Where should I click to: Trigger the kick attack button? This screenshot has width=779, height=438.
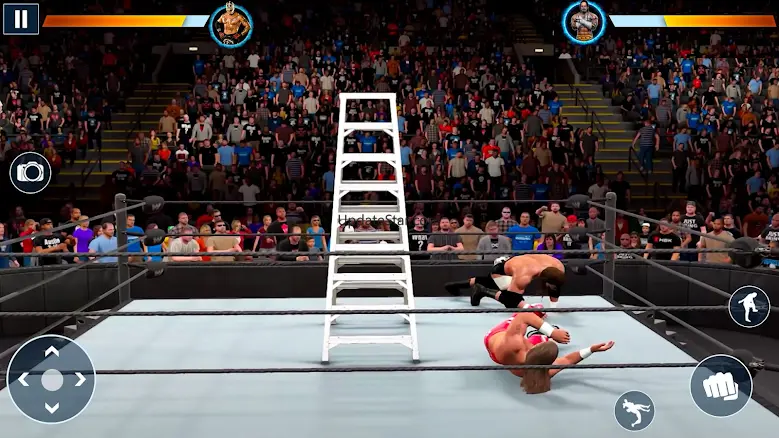click(749, 307)
